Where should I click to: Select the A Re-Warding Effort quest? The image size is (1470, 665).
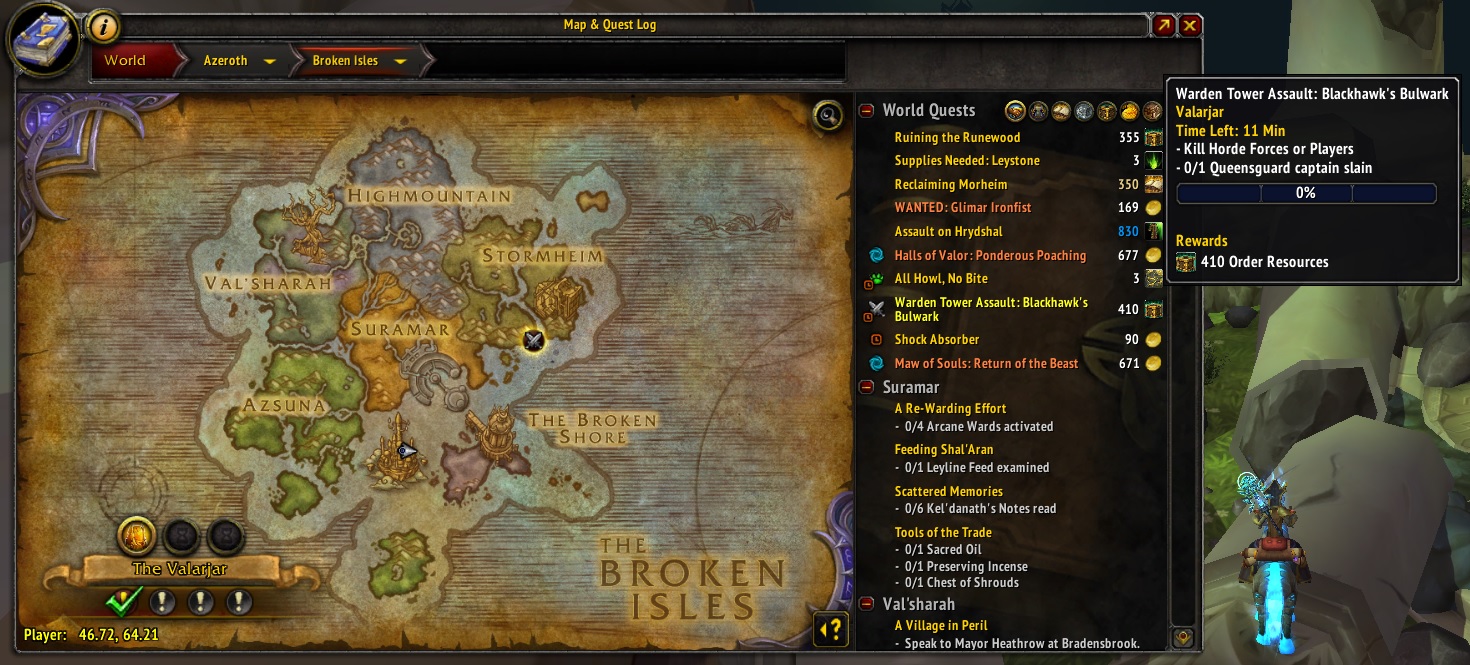[x=950, y=409]
